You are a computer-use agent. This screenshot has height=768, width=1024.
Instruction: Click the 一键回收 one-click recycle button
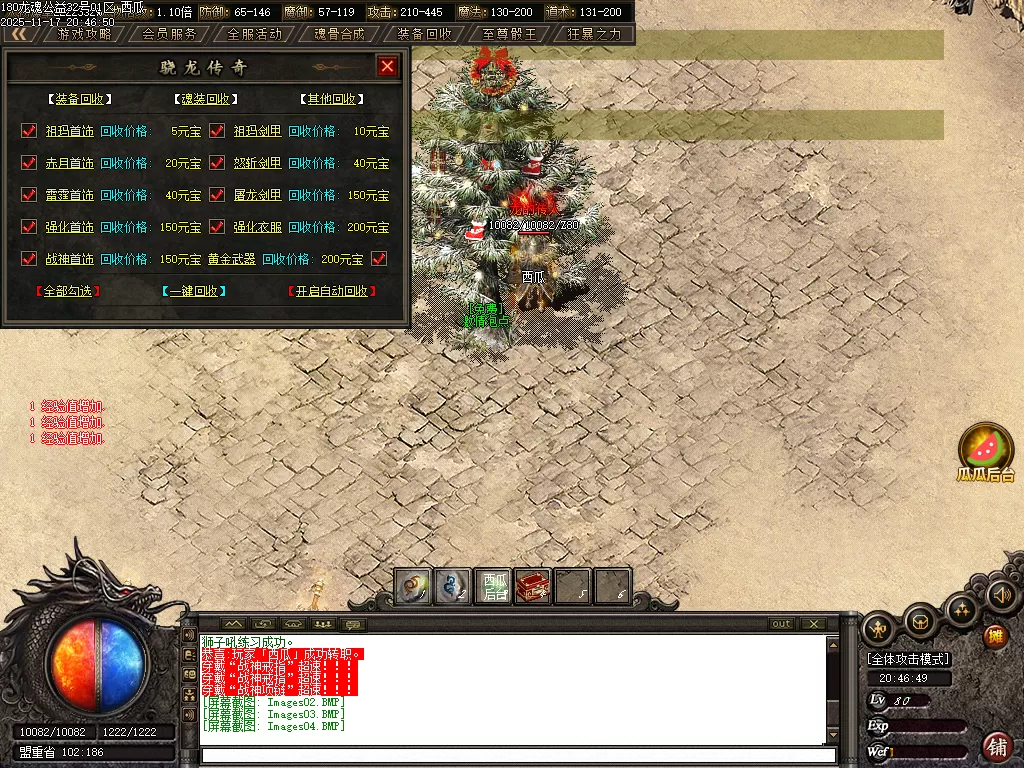click(193, 291)
